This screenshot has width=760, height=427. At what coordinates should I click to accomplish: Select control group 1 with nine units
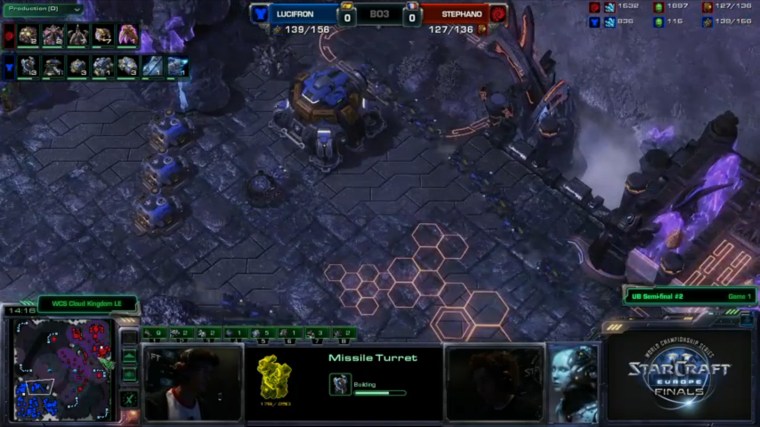[x=153, y=333]
